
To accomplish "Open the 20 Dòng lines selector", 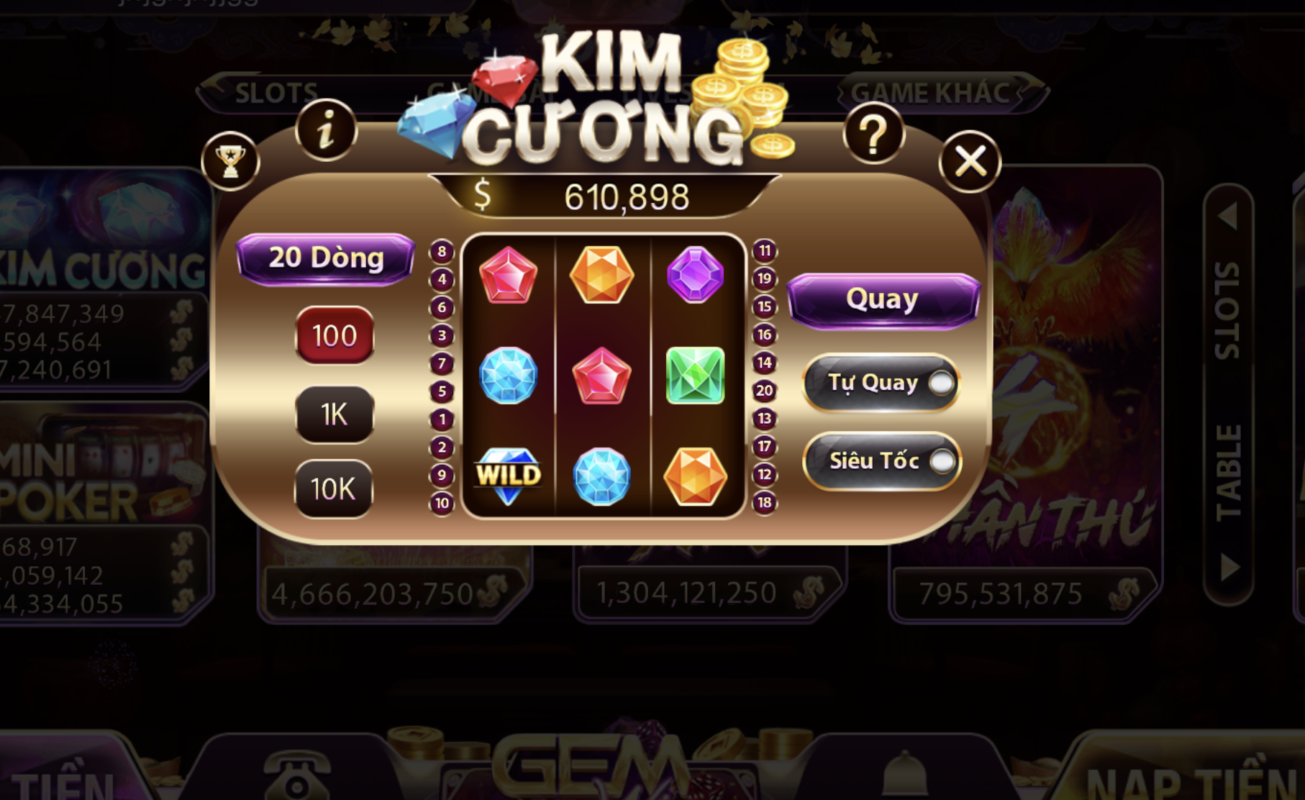I will (x=325, y=257).
